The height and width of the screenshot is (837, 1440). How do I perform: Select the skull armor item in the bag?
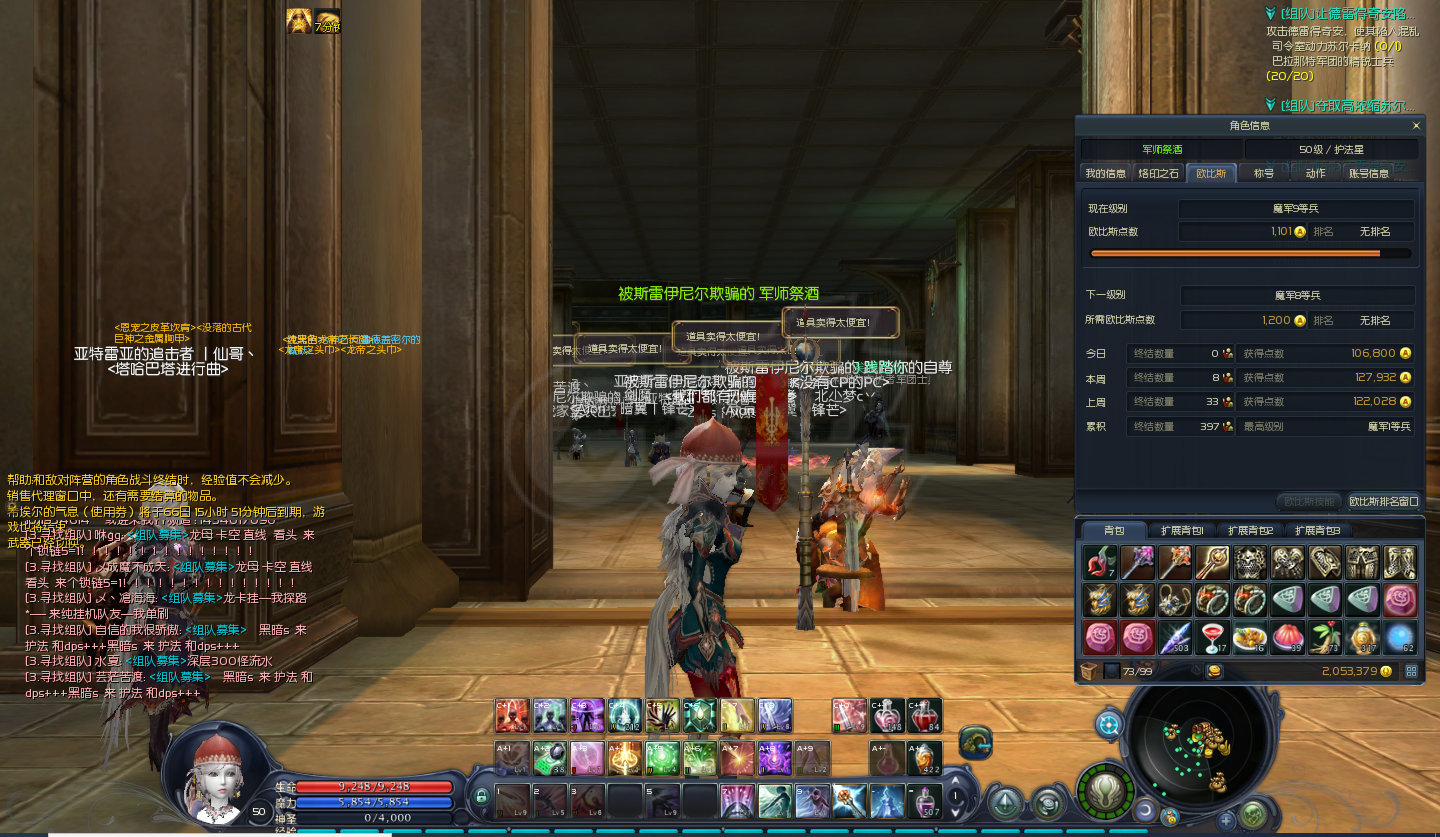point(1249,562)
